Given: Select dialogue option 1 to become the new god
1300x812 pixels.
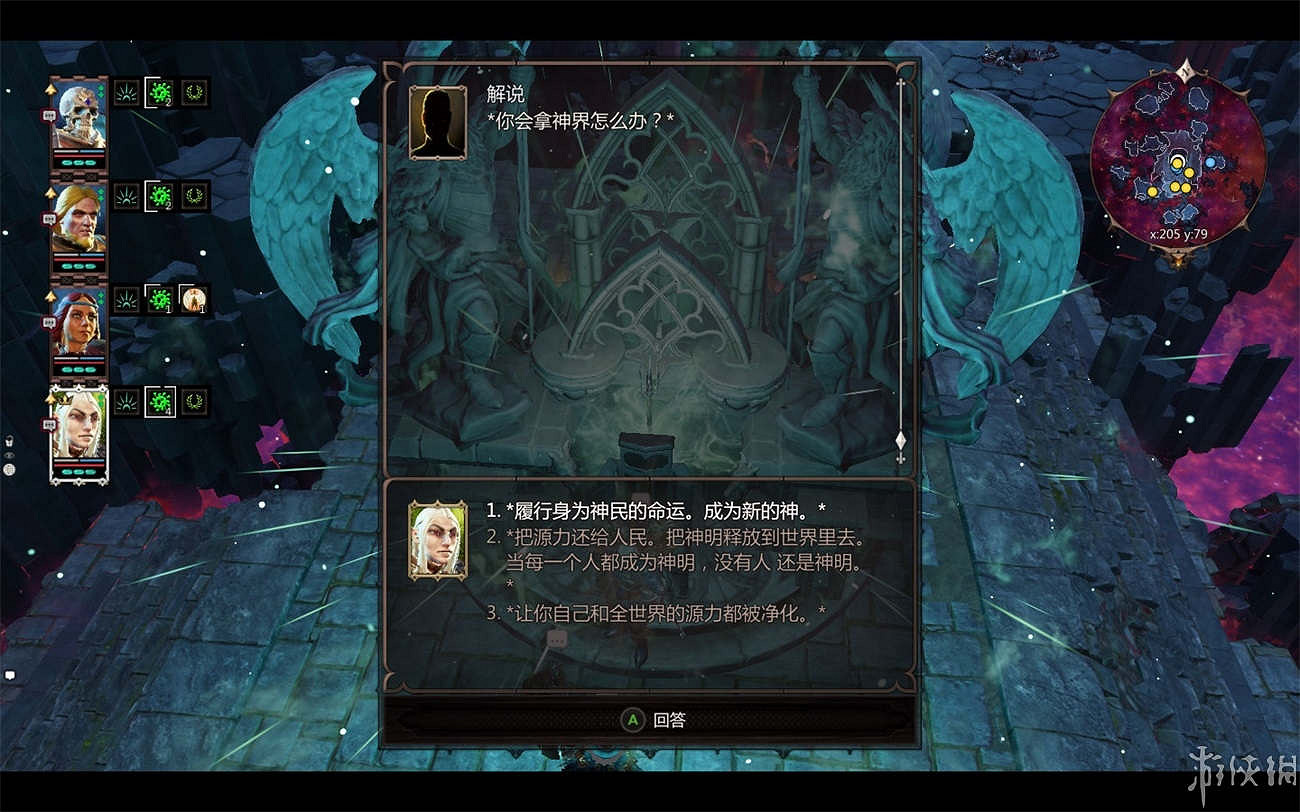Looking at the screenshot, I should click(654, 511).
